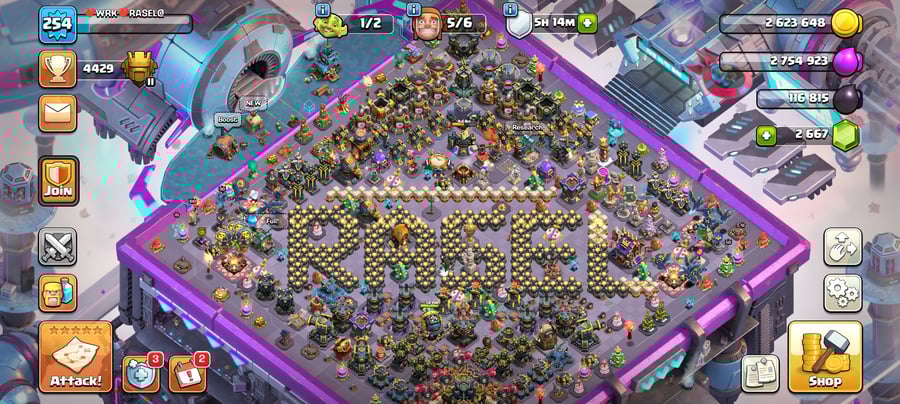The height and width of the screenshot is (404, 900).
Task: Open the mail envelope inbox
Action: tap(57, 111)
